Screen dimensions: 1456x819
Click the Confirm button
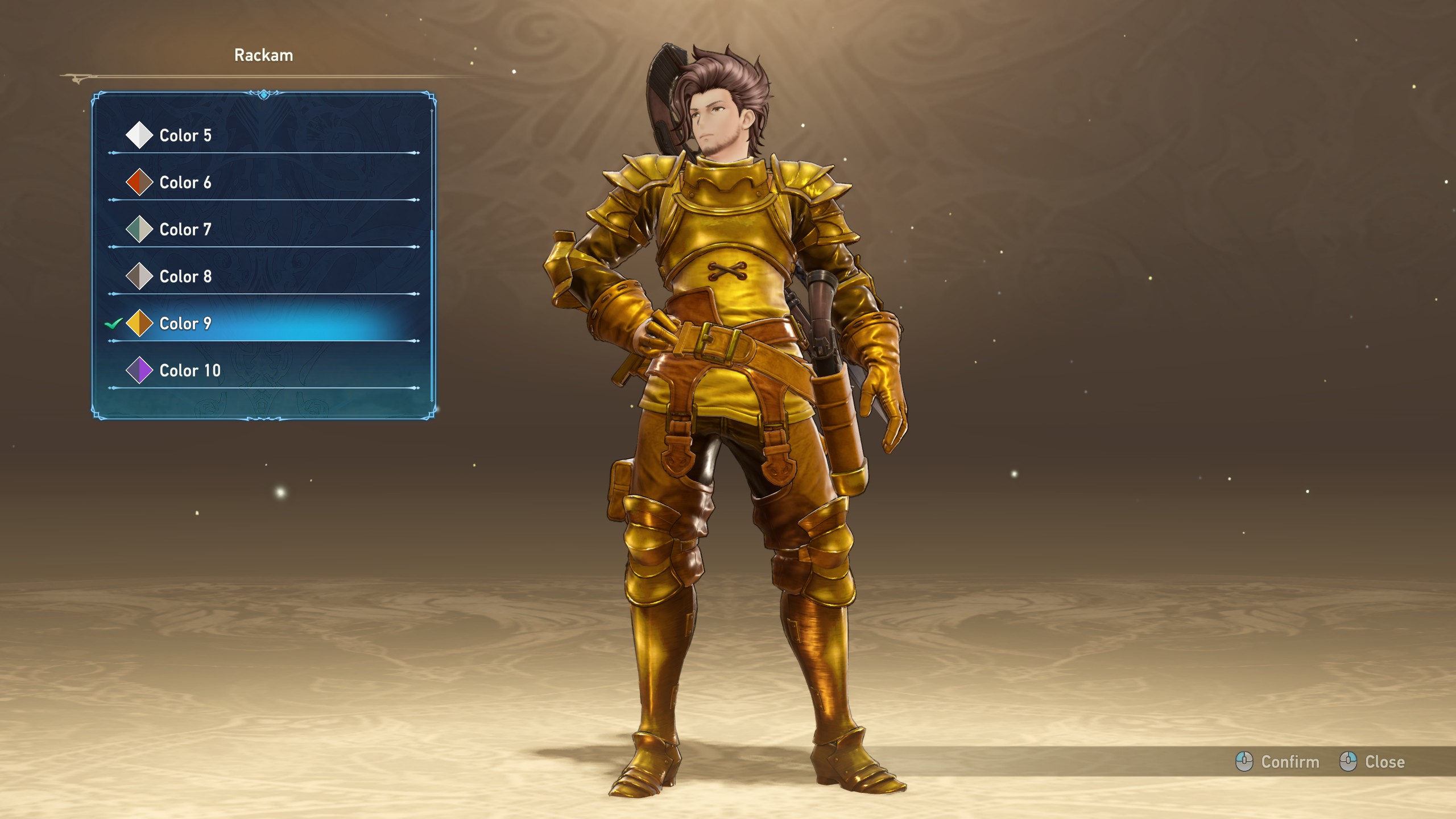point(1277,762)
